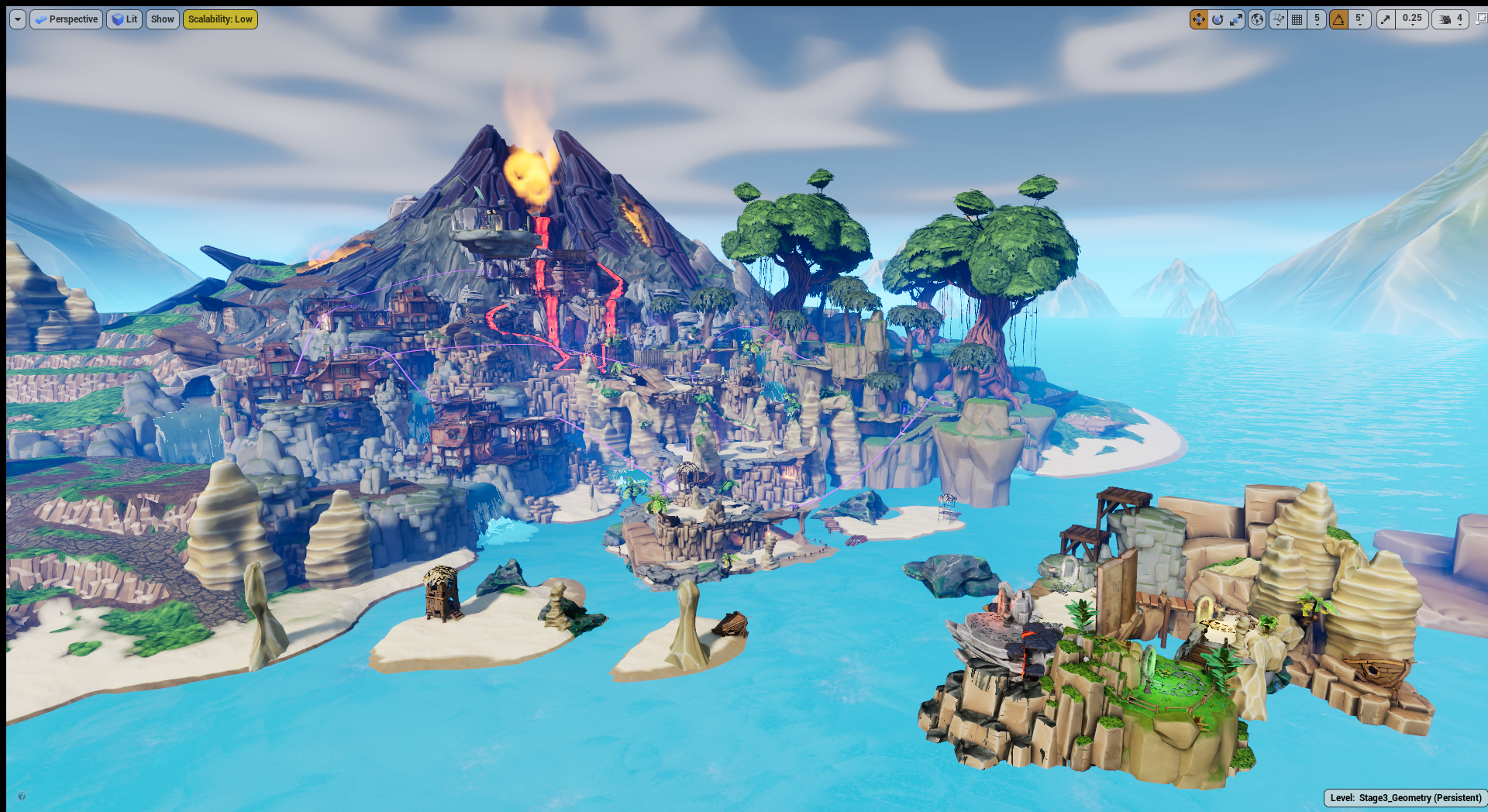Open the grid snap size dropdown

(x=1317, y=19)
